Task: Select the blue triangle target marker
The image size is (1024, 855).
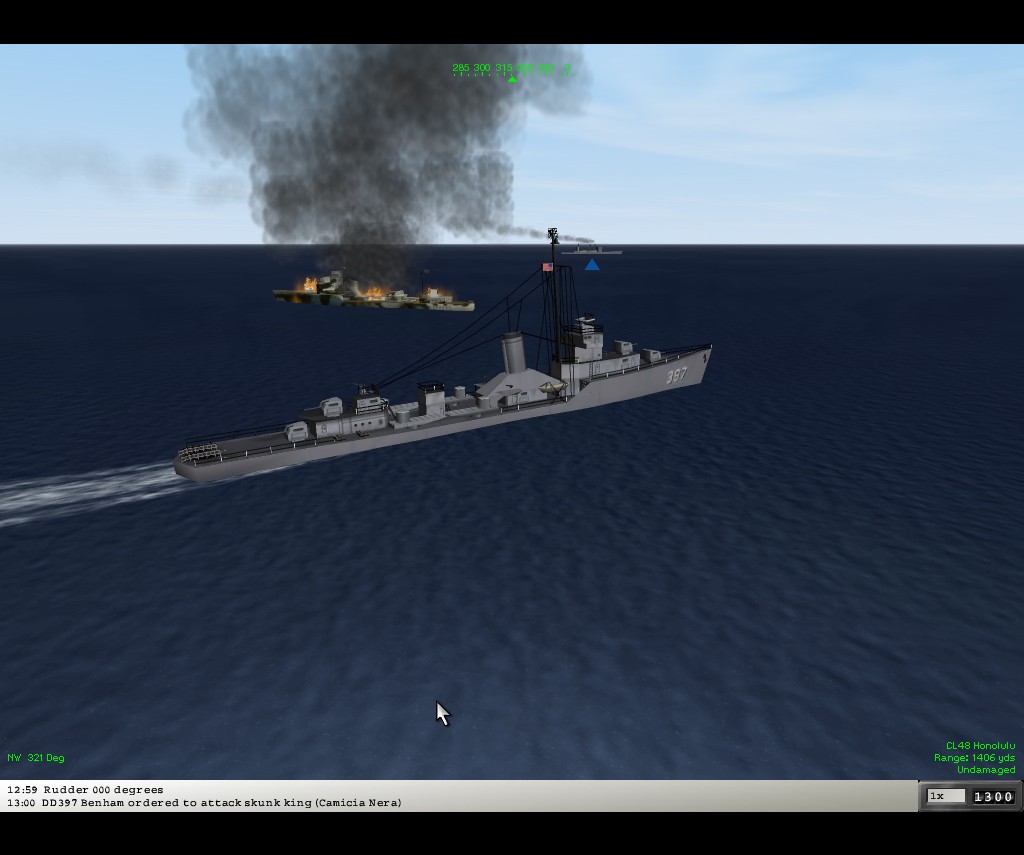Action: [x=592, y=265]
